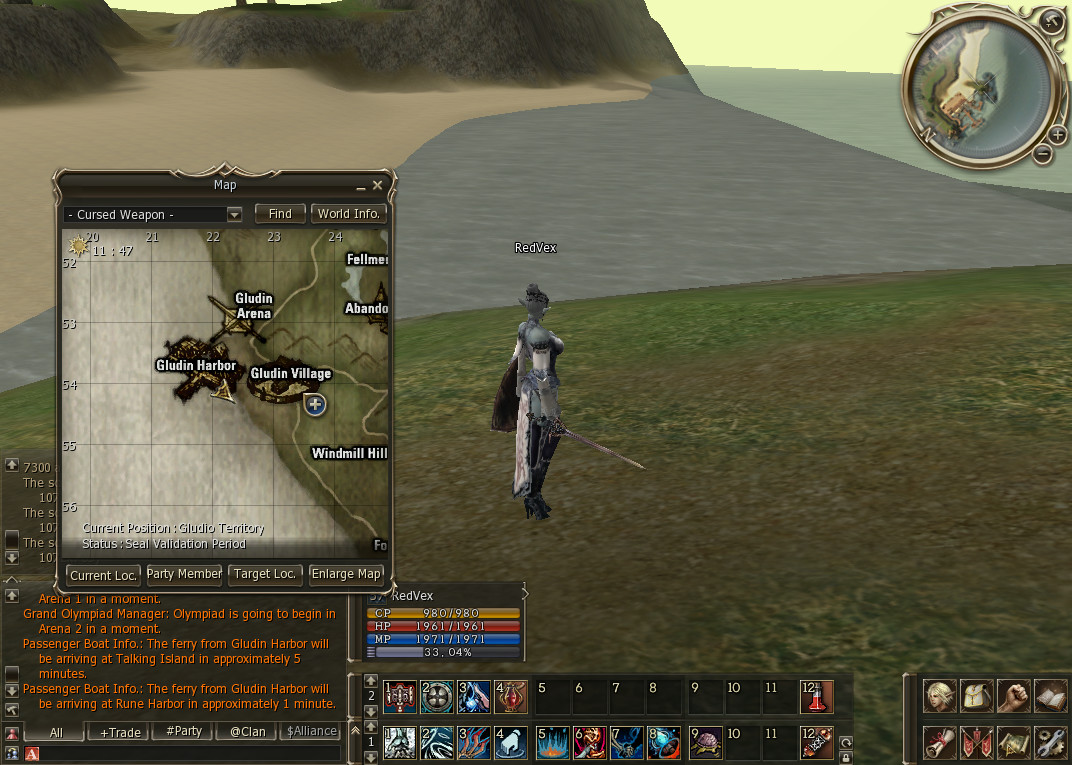Select the @Clan chat tab

(x=247, y=732)
